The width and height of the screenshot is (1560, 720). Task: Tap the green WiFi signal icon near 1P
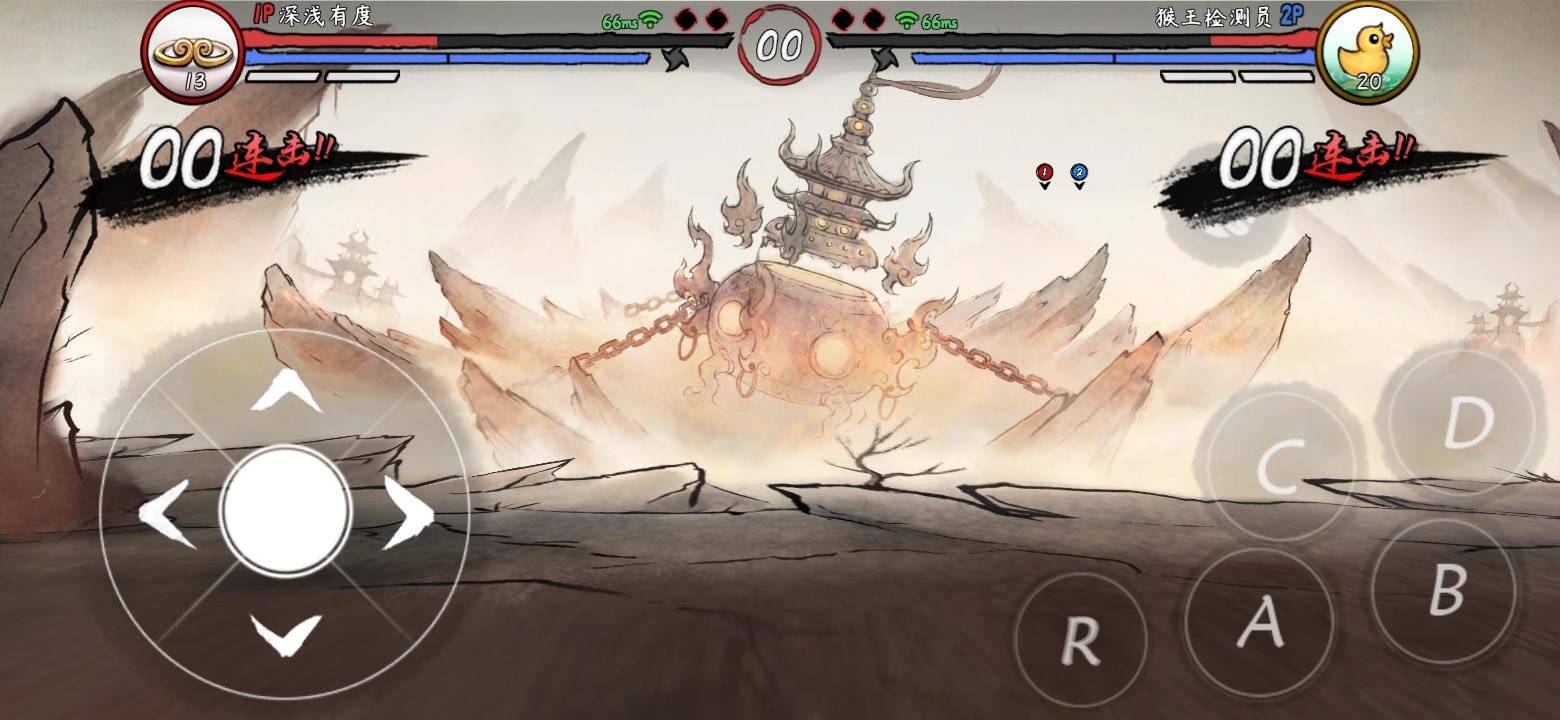point(651,20)
